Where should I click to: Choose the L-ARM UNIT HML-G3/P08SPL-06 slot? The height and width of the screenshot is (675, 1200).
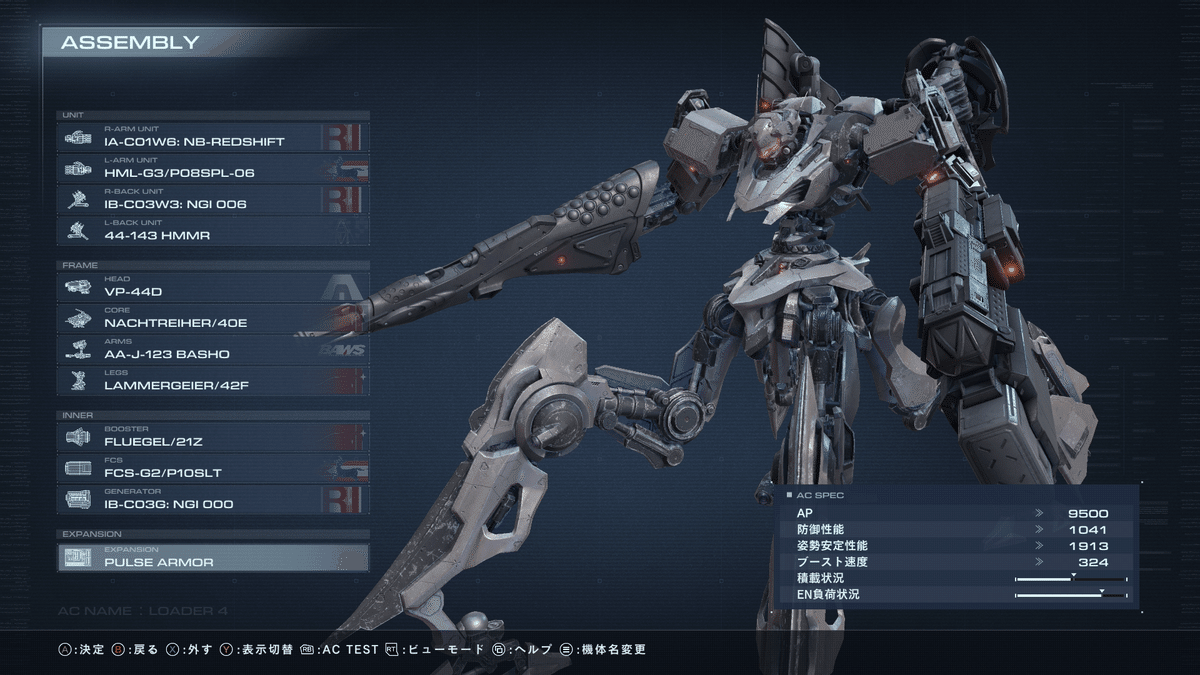(212, 168)
